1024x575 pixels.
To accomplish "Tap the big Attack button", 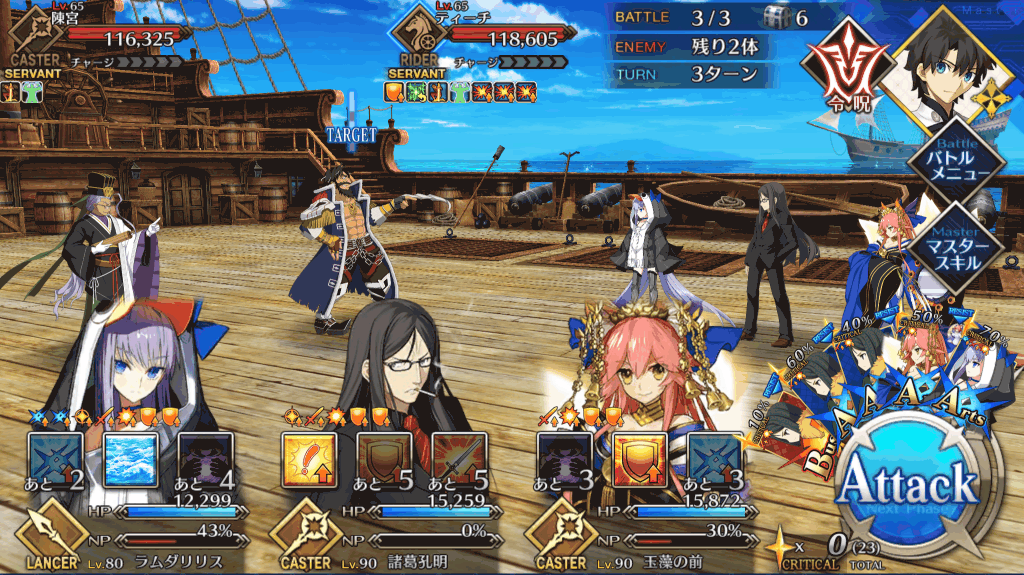I will 907,485.
